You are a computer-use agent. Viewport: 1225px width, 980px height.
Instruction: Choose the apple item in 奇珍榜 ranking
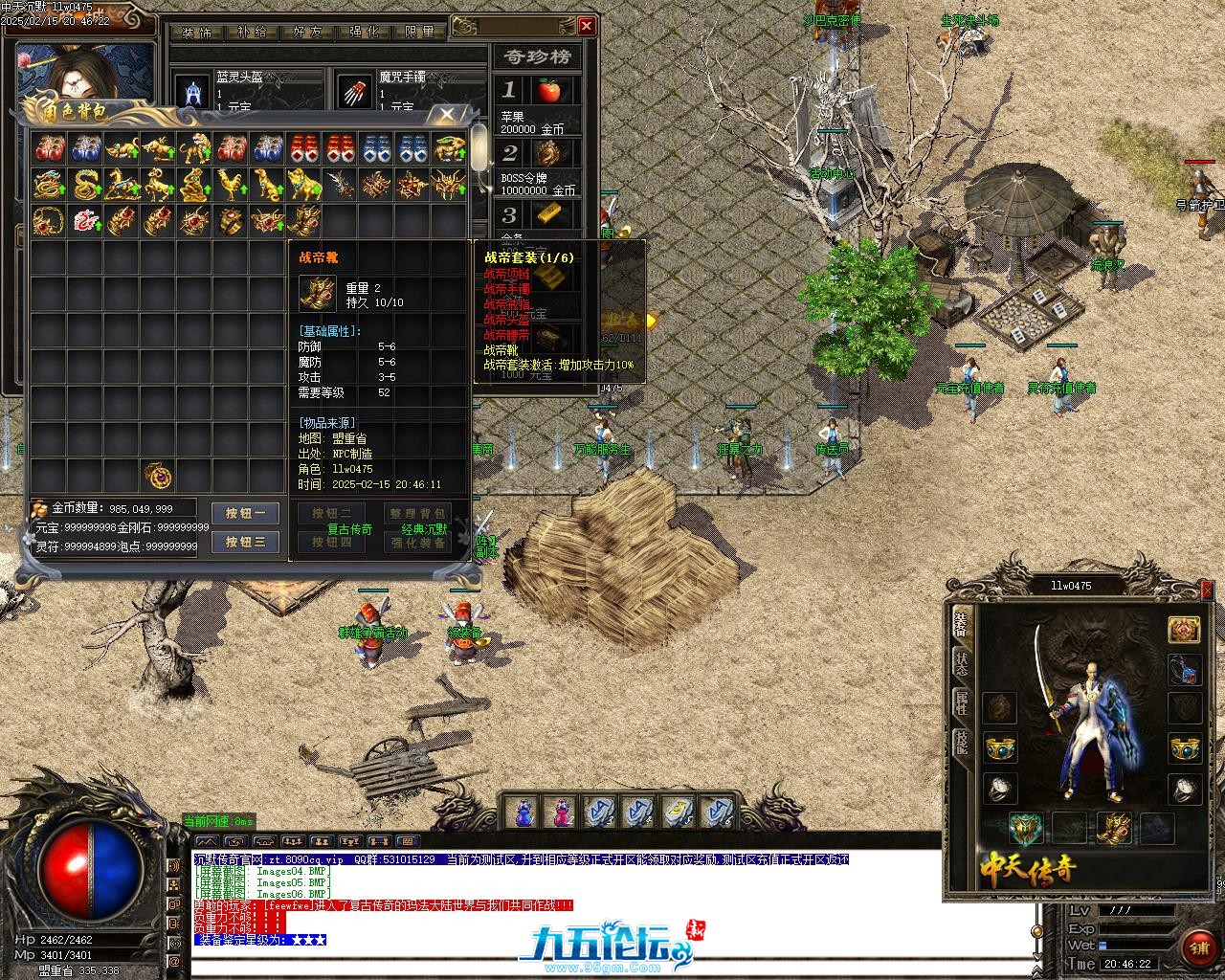coord(548,91)
